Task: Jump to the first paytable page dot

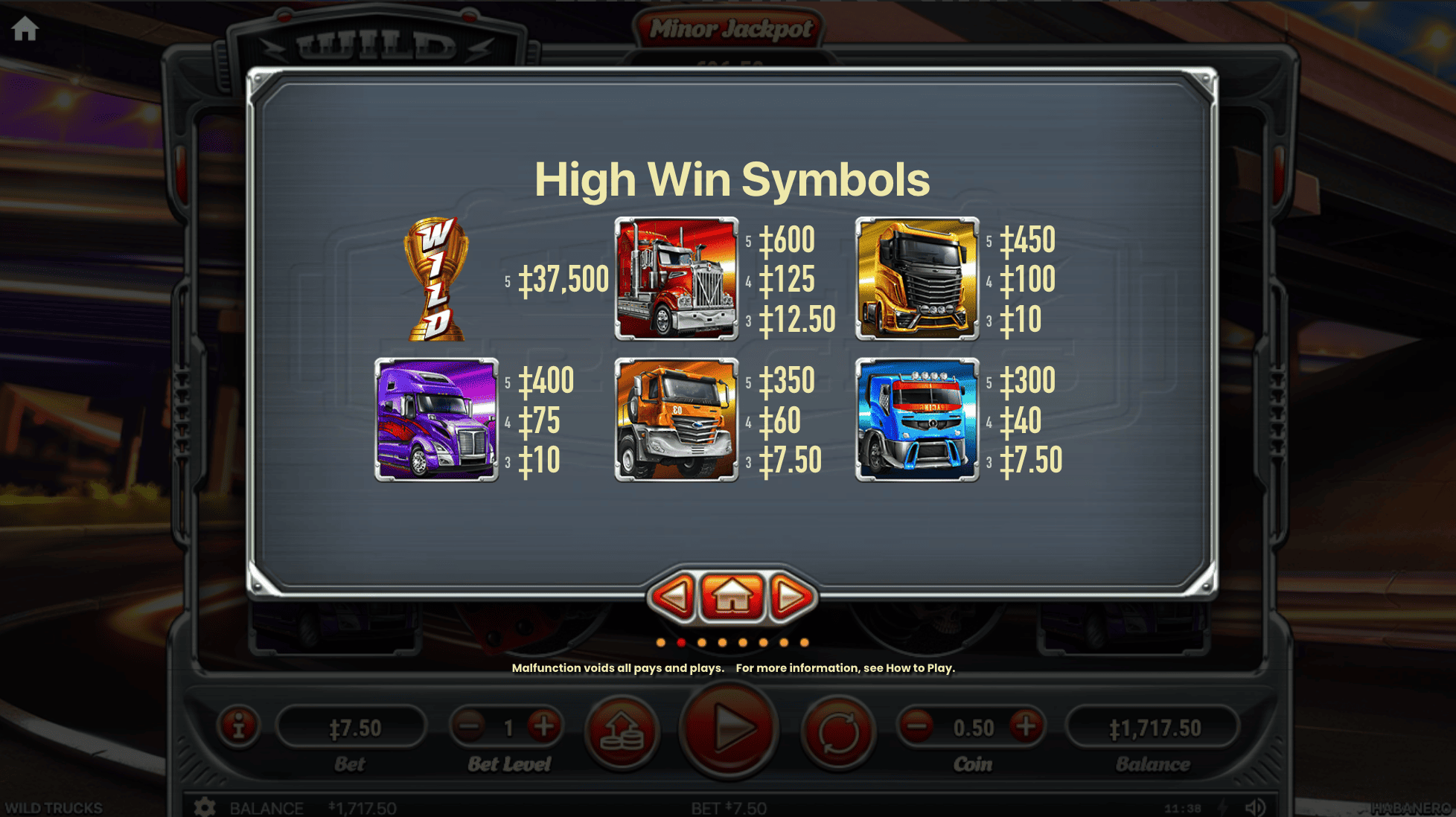Action: pyautogui.click(x=661, y=642)
